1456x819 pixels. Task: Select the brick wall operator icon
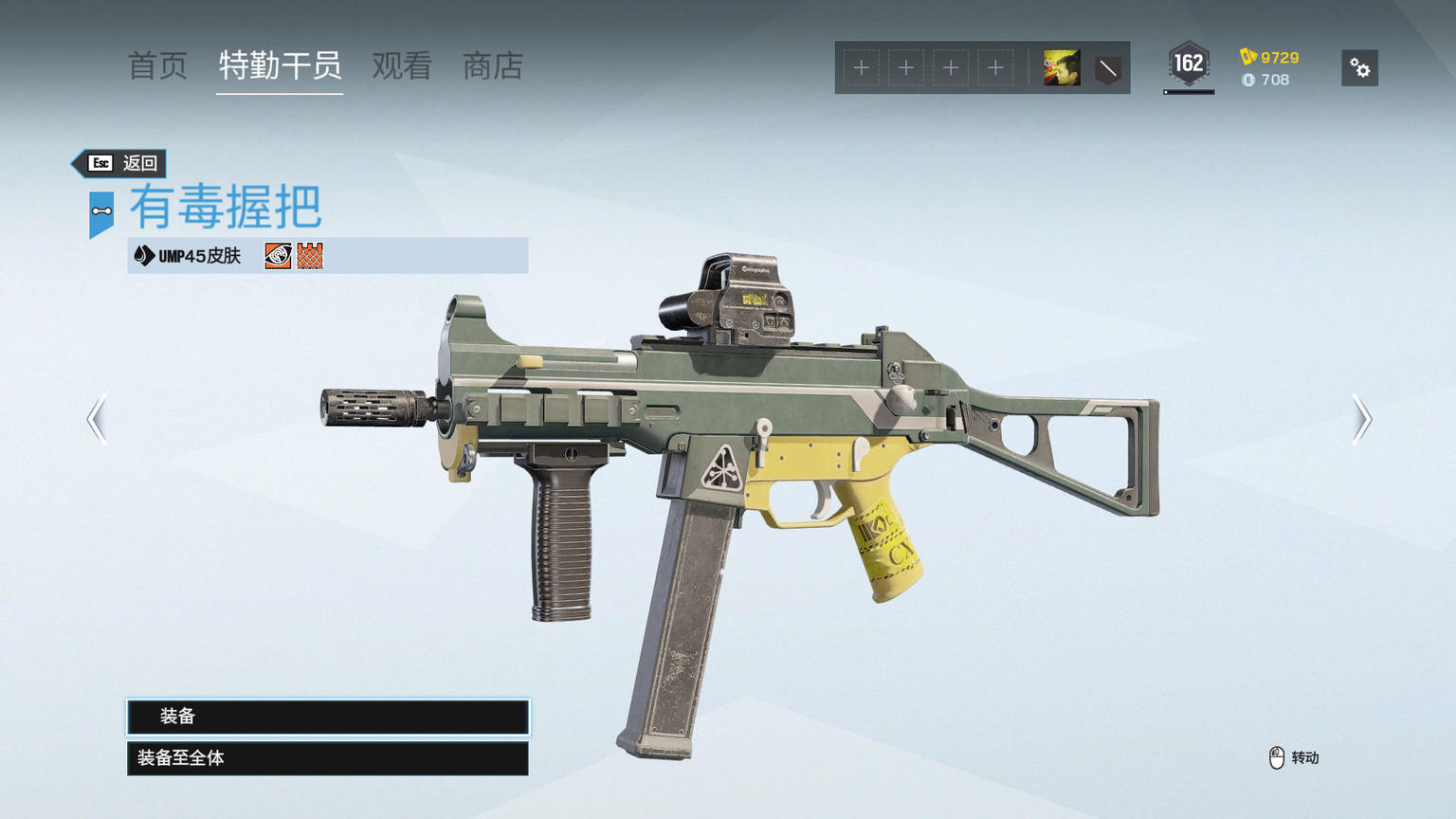coord(310,256)
